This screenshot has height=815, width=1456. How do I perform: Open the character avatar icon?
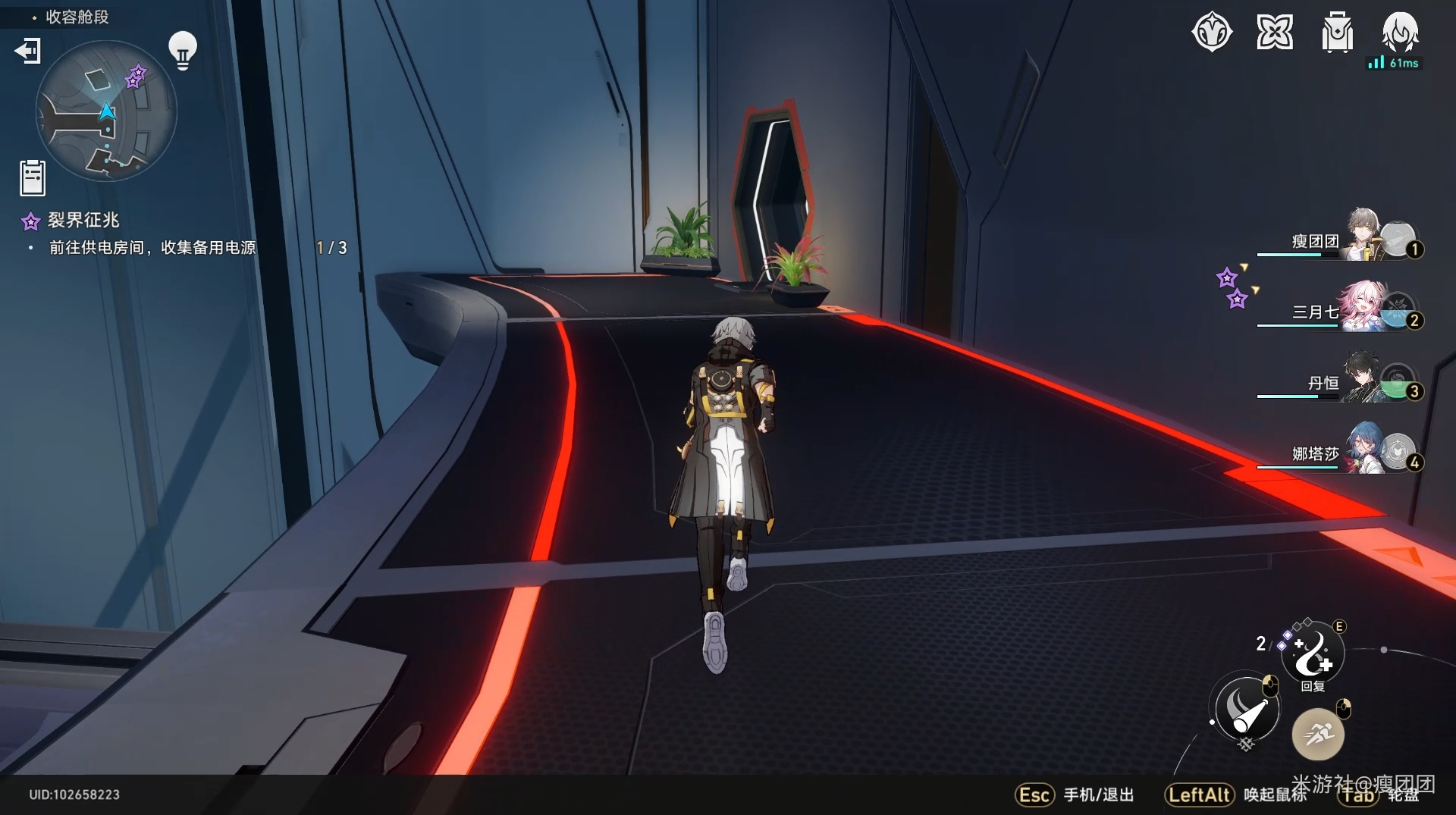tap(1399, 31)
